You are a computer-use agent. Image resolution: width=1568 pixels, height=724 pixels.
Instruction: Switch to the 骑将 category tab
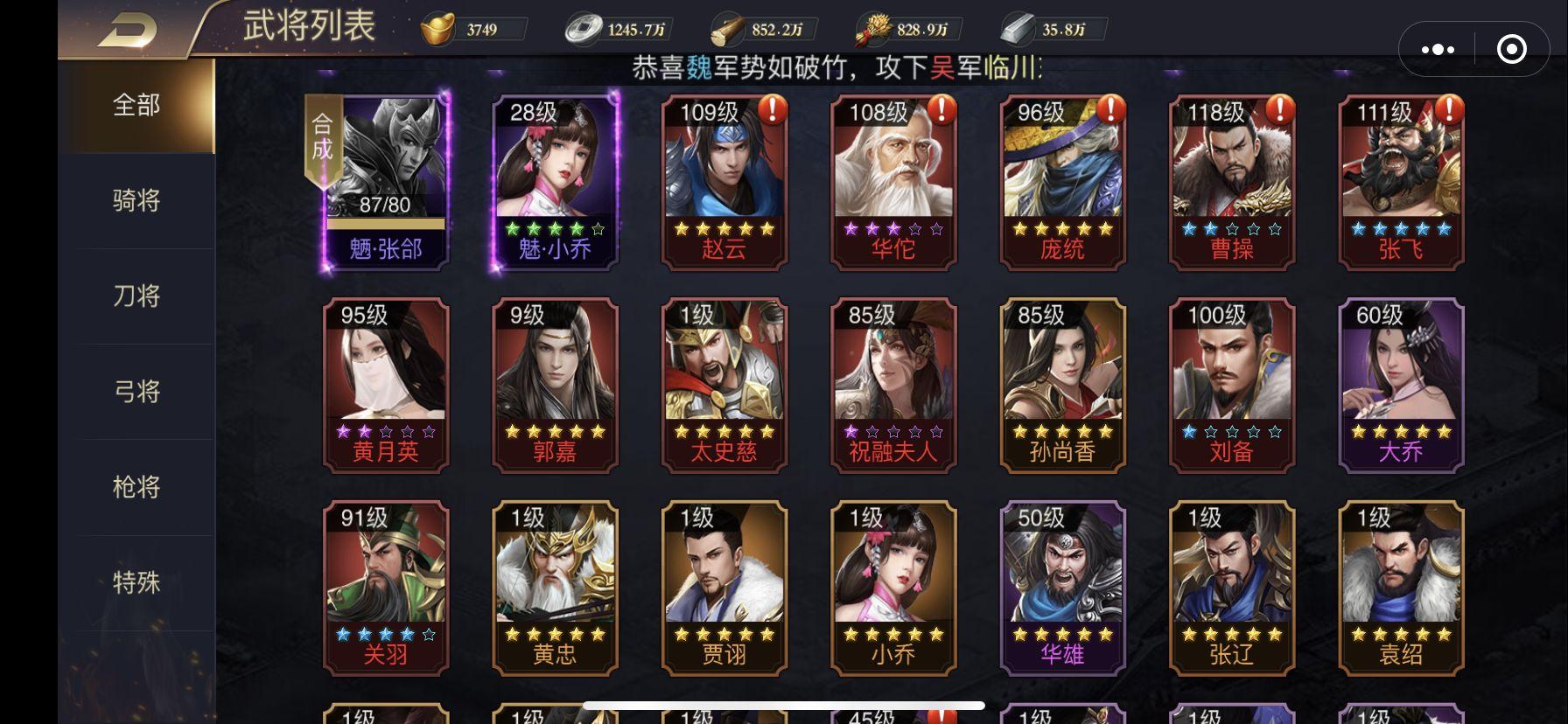[136, 199]
